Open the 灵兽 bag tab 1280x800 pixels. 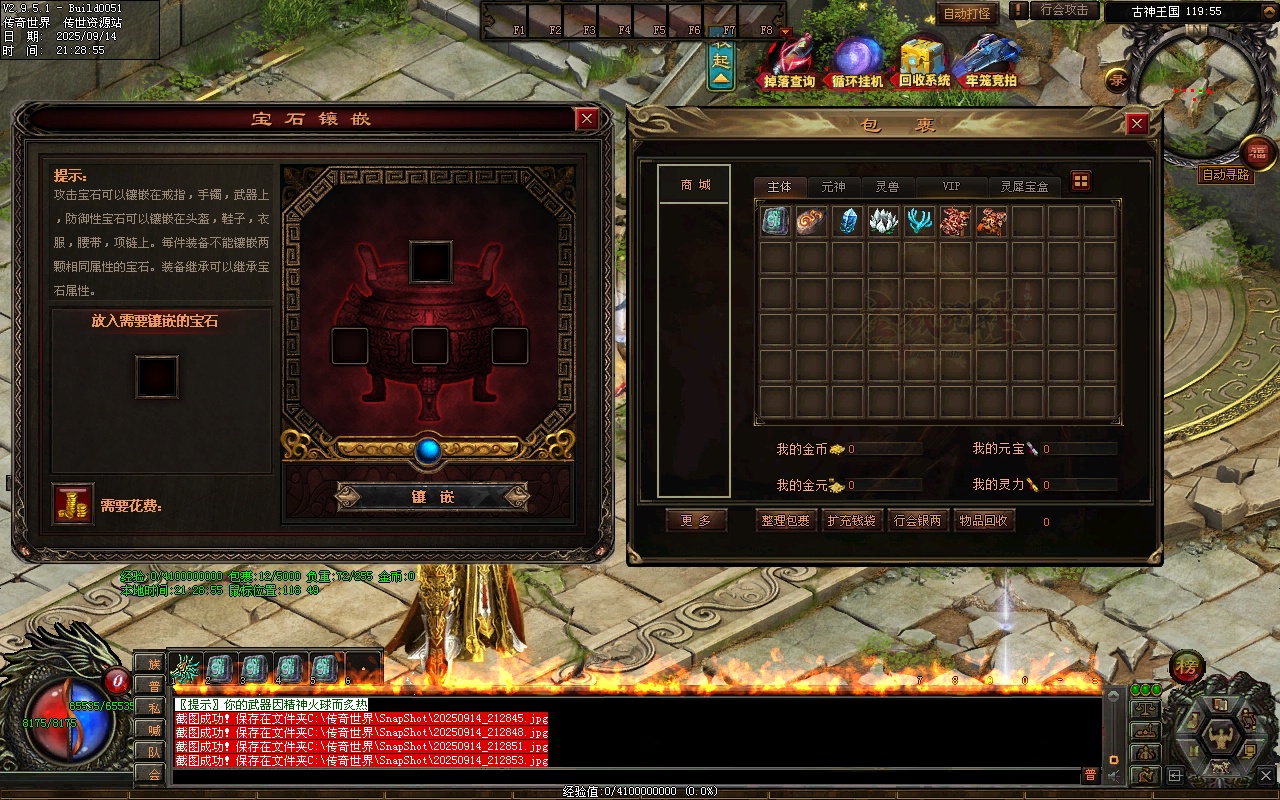tap(887, 187)
